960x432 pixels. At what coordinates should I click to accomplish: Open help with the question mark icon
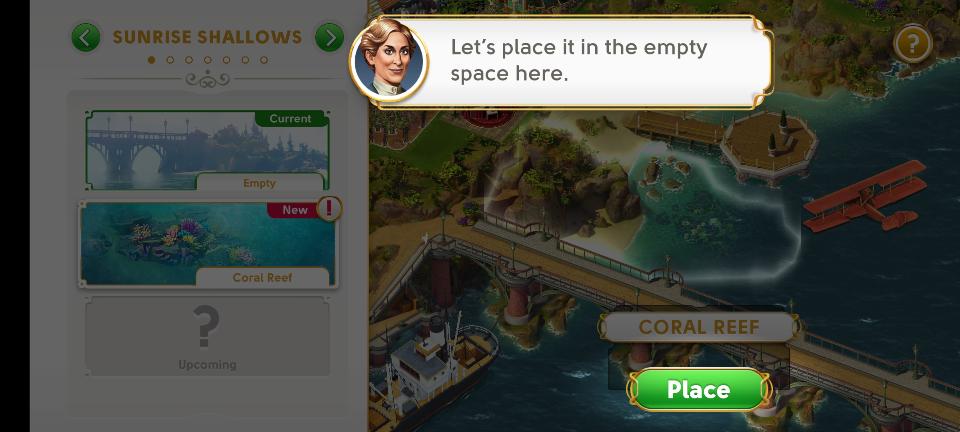point(912,44)
